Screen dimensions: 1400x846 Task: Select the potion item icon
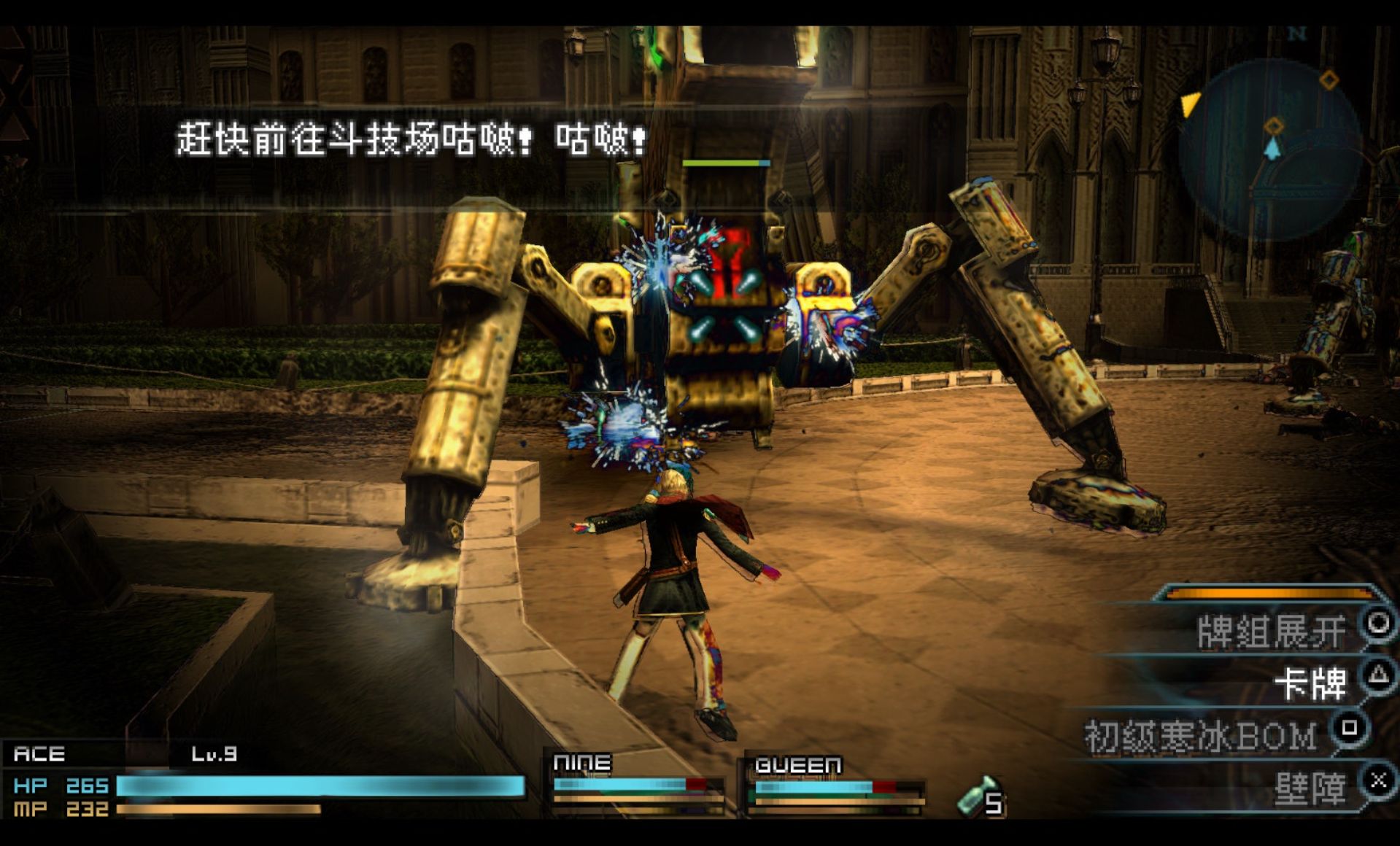click(976, 796)
